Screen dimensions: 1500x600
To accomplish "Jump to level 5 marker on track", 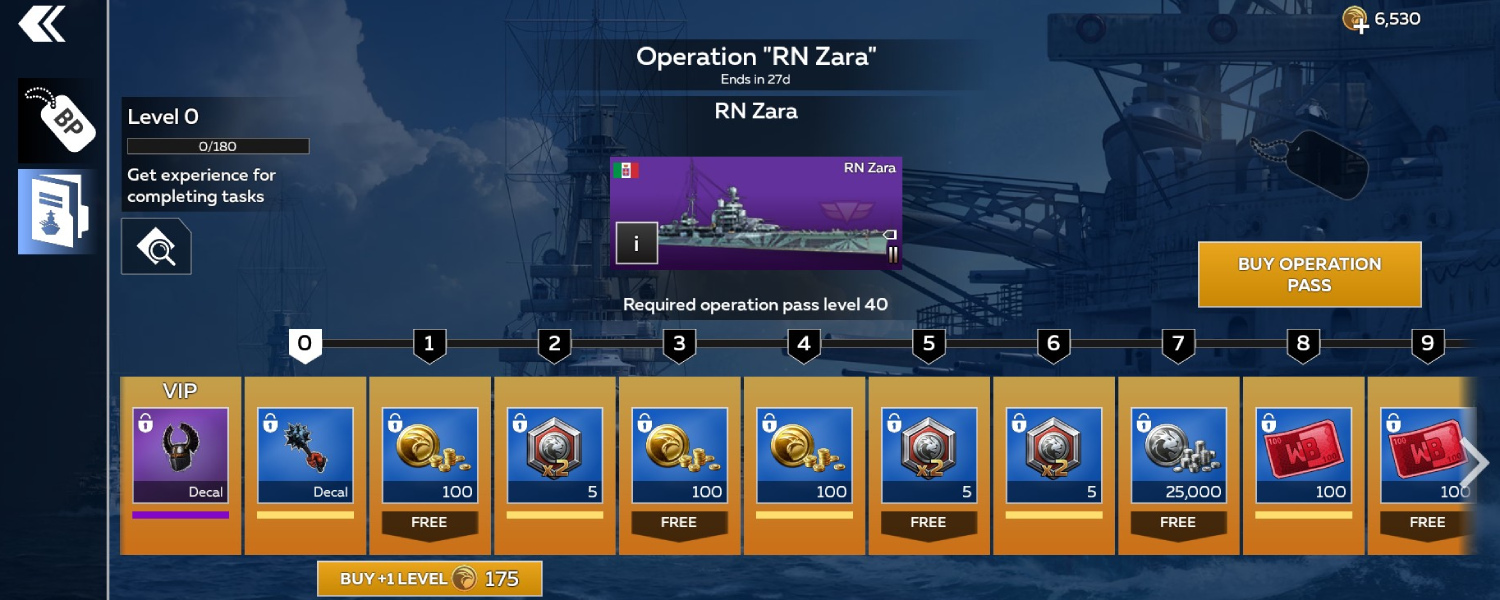I will 928,345.
